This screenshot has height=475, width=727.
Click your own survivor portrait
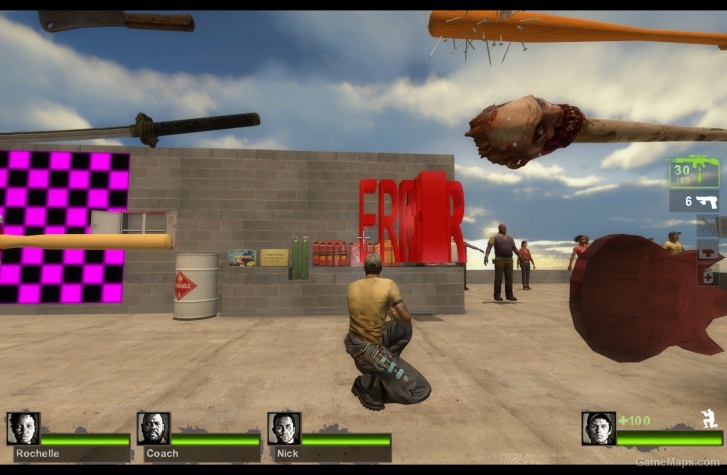click(x=598, y=429)
